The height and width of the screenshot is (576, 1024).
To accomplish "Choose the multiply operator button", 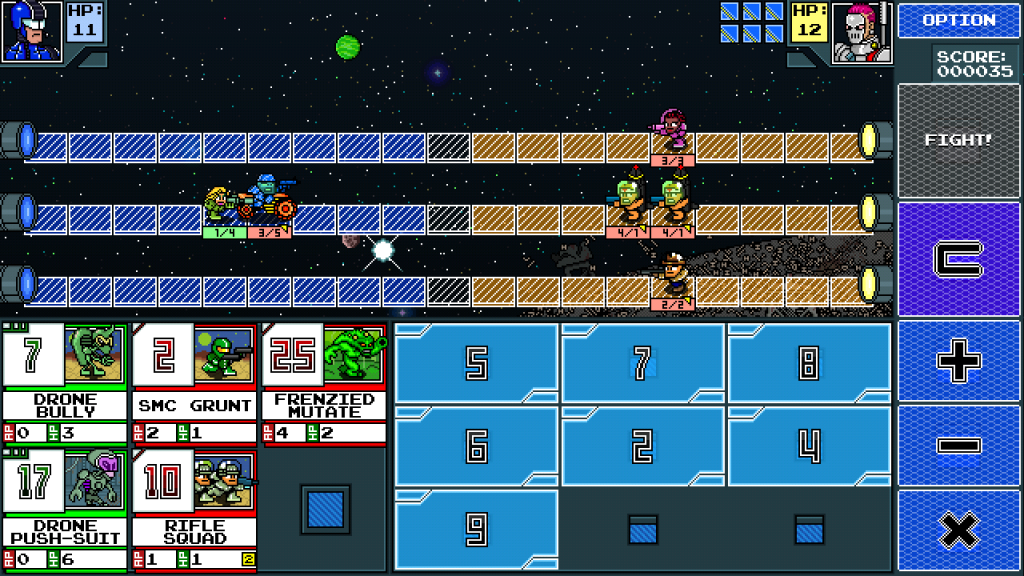I will [959, 531].
